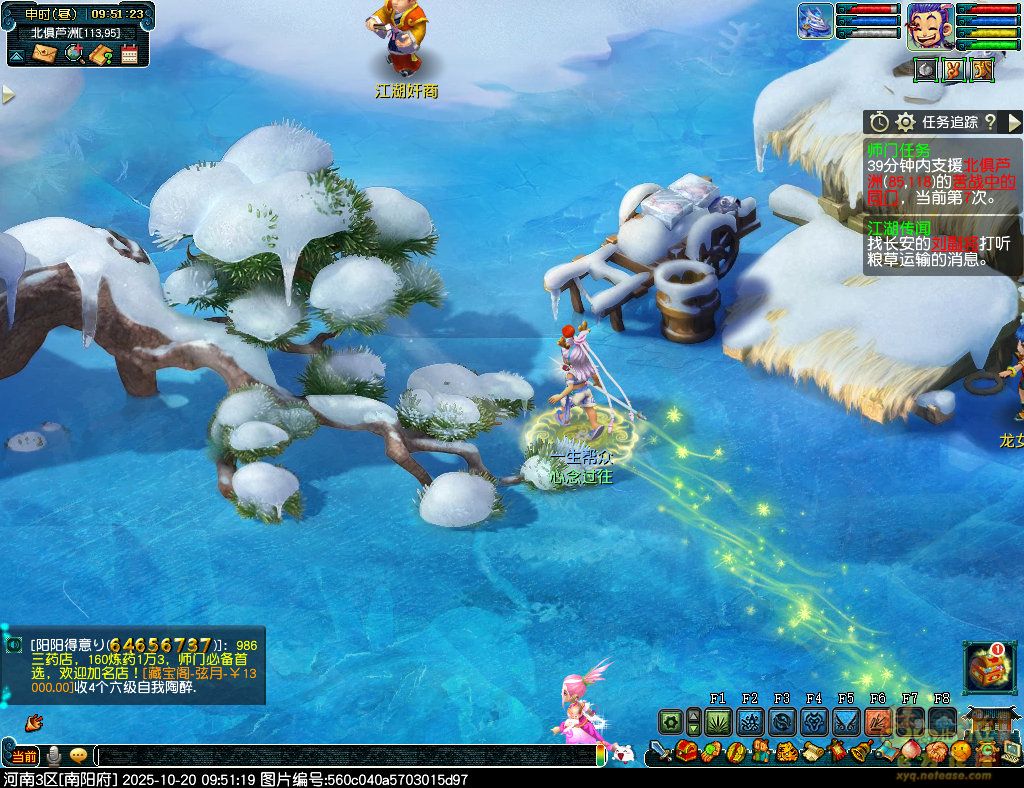The width and height of the screenshot is (1024, 788).
Task: Open the calendar activity schedule
Action: click(x=129, y=54)
